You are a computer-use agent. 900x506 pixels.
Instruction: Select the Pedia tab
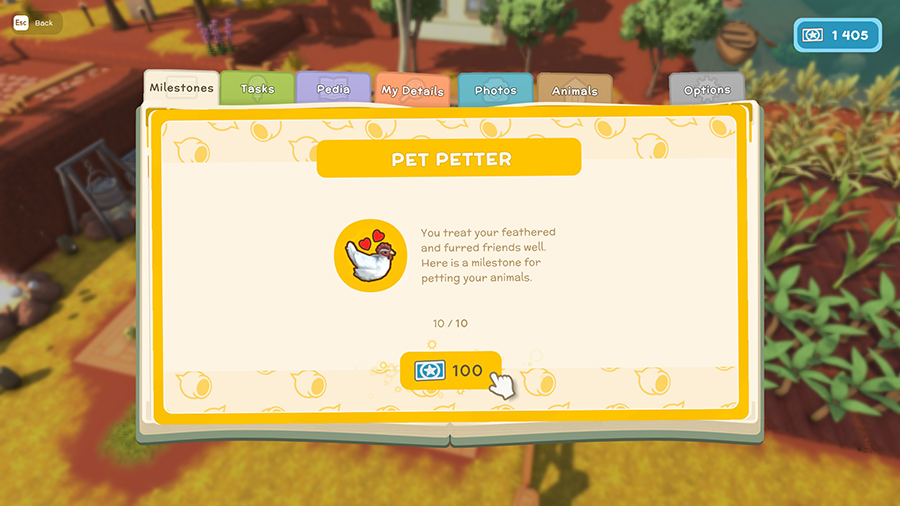tap(333, 89)
